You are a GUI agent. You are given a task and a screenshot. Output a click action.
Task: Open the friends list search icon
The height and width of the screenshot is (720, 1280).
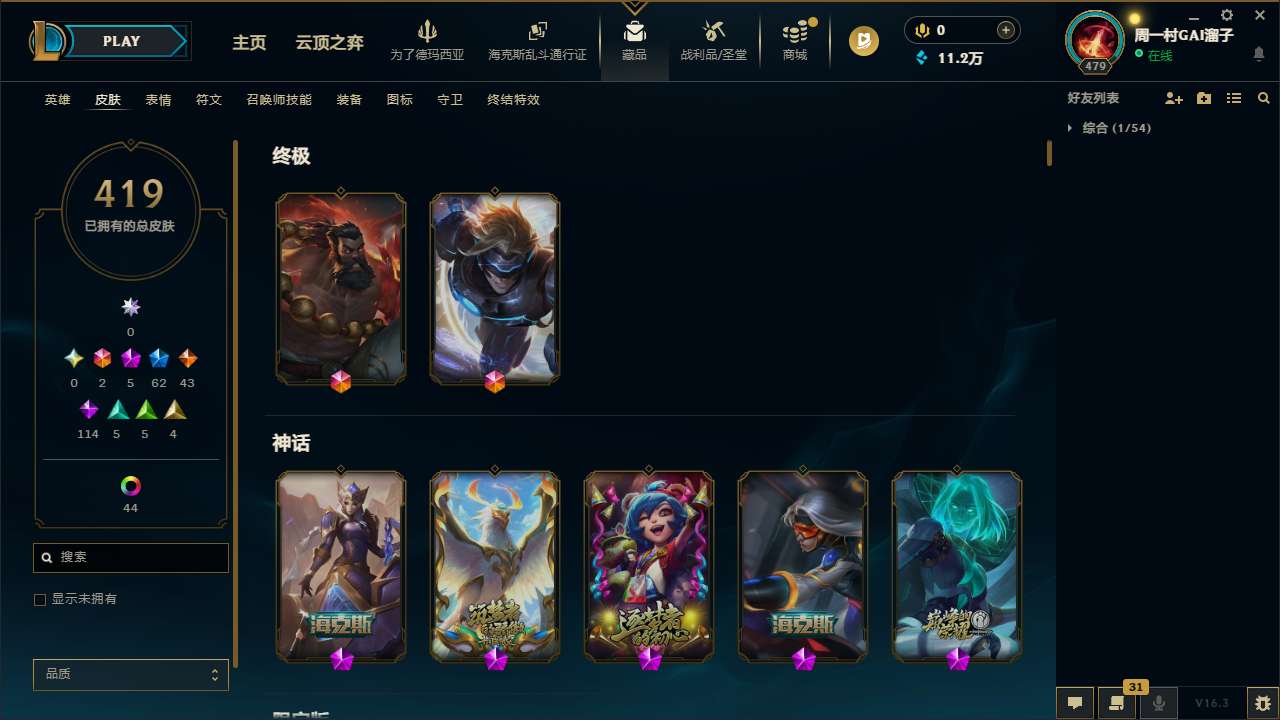click(1263, 98)
